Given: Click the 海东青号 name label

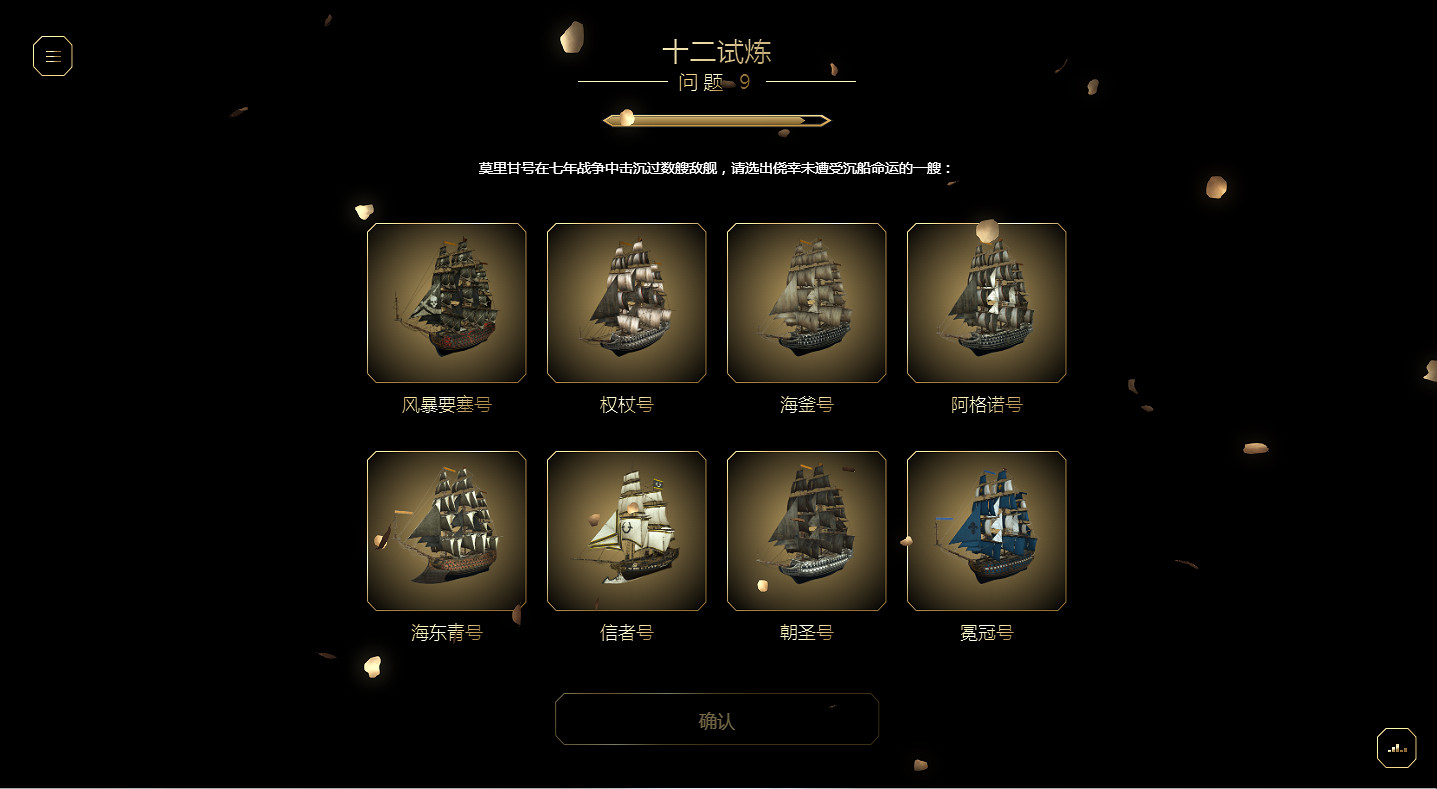Looking at the screenshot, I should (x=446, y=632).
